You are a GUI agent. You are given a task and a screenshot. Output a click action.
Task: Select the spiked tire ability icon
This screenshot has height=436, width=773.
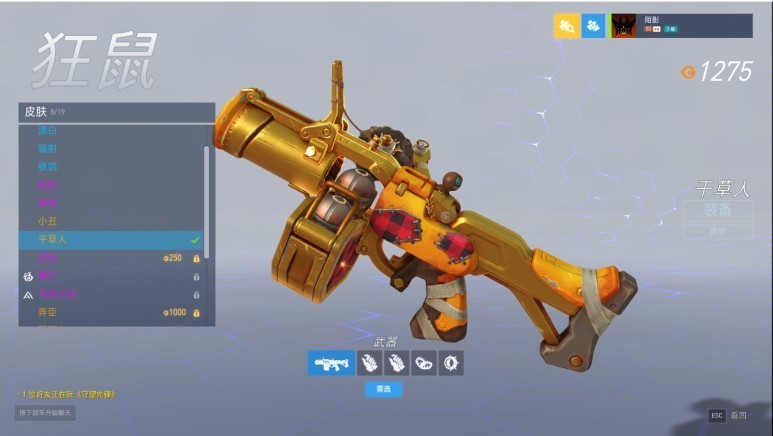pyautogui.click(x=452, y=363)
